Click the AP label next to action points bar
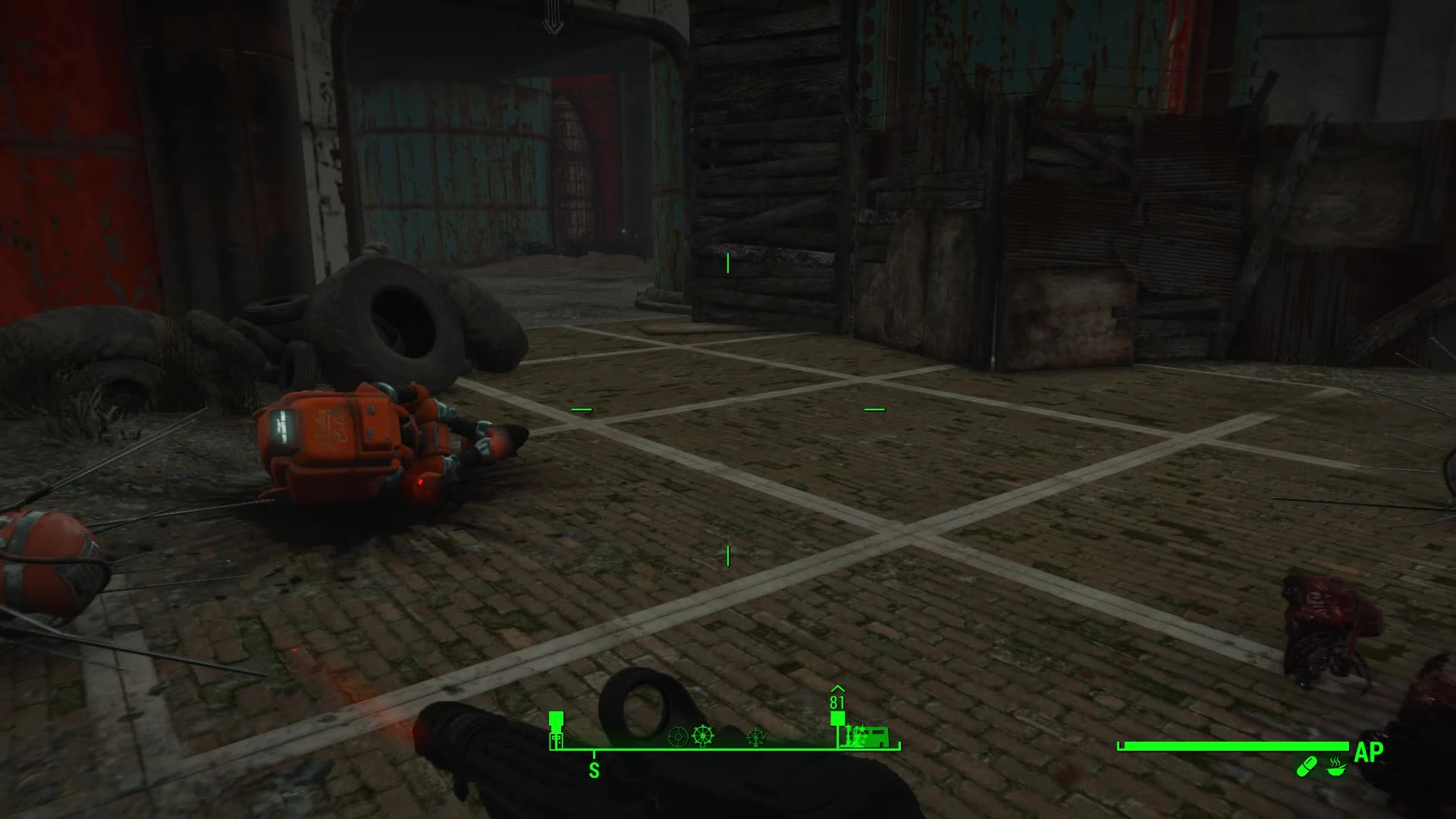Screen dimensions: 1456x819 coord(1369,751)
